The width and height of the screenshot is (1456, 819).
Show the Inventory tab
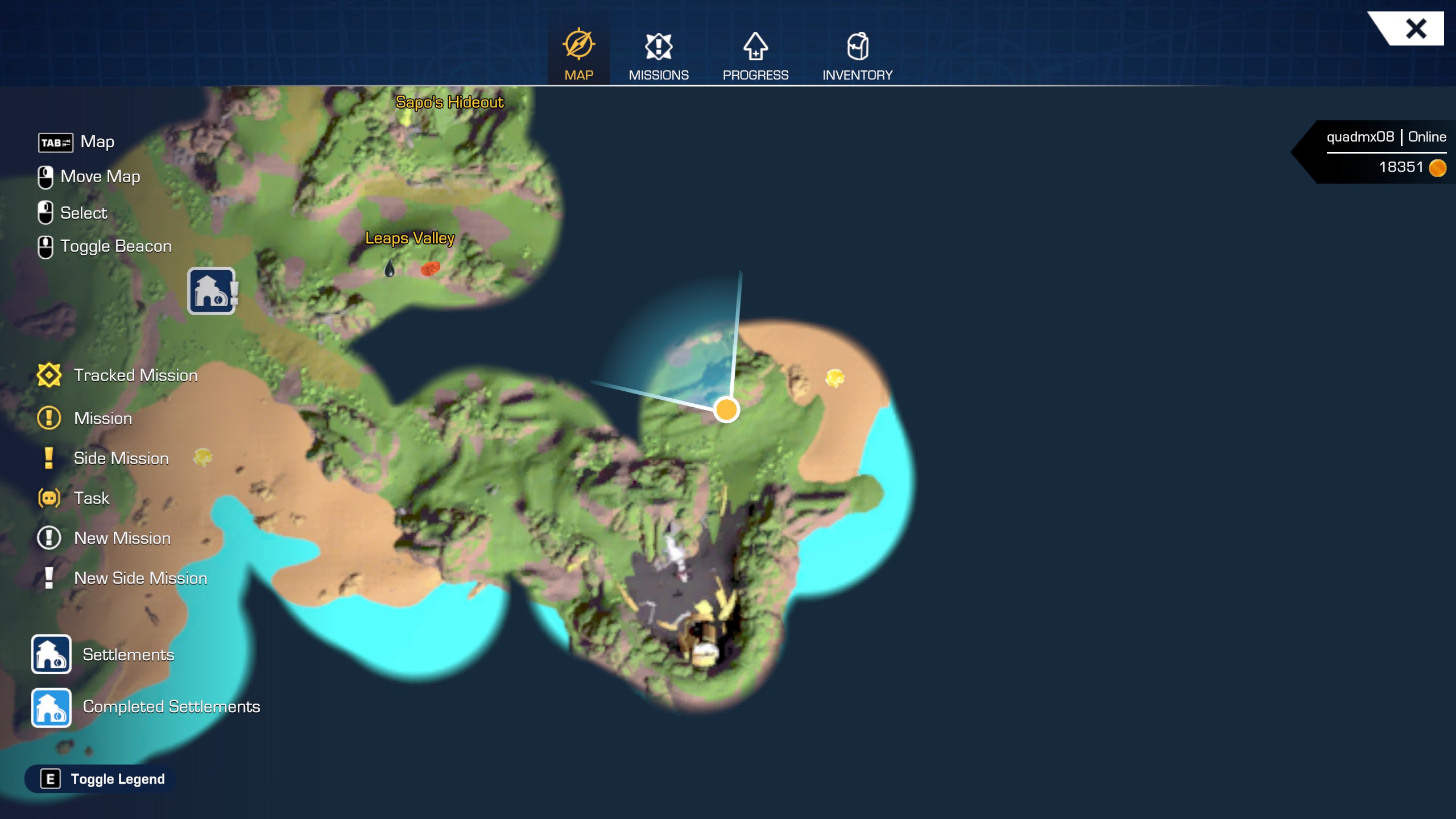(857, 56)
